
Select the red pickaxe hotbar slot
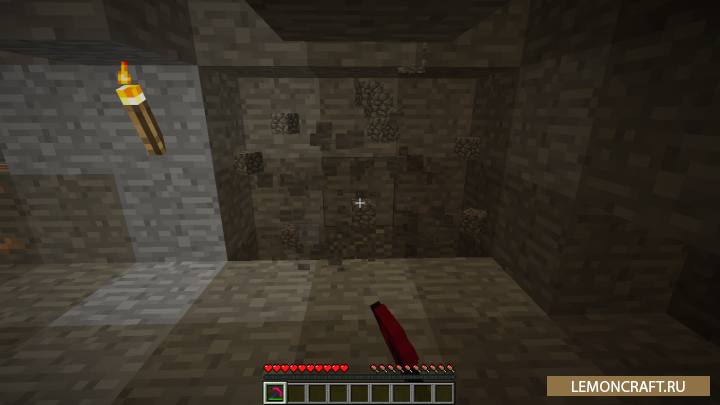[x=275, y=393]
